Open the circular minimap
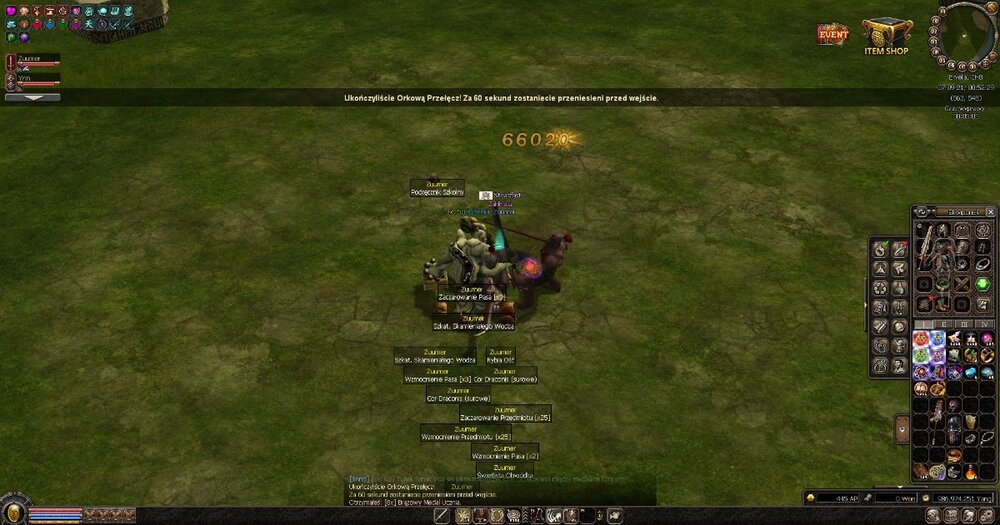The height and width of the screenshot is (525, 1000). coord(967,29)
